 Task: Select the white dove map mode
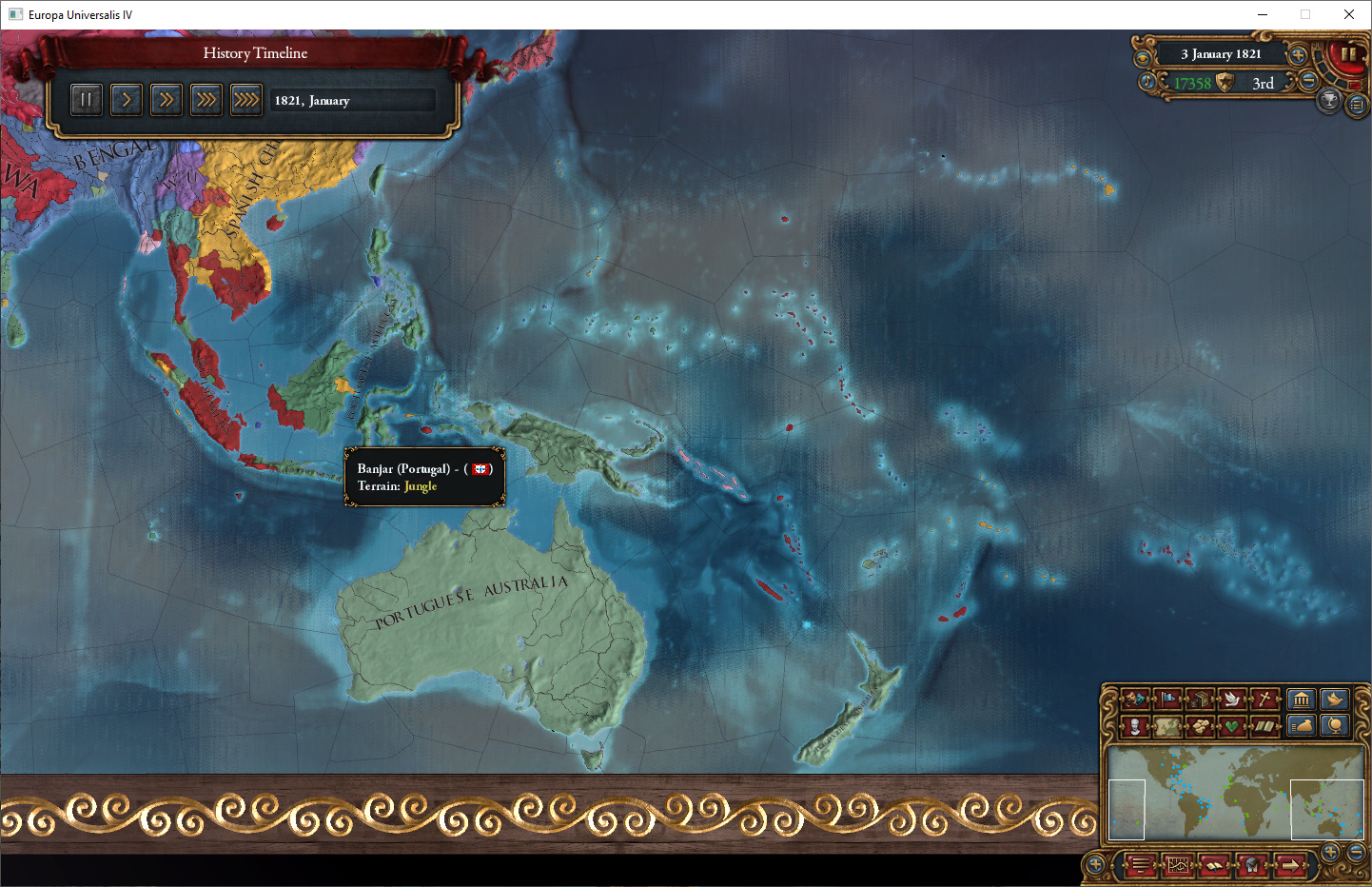pos(1232,700)
